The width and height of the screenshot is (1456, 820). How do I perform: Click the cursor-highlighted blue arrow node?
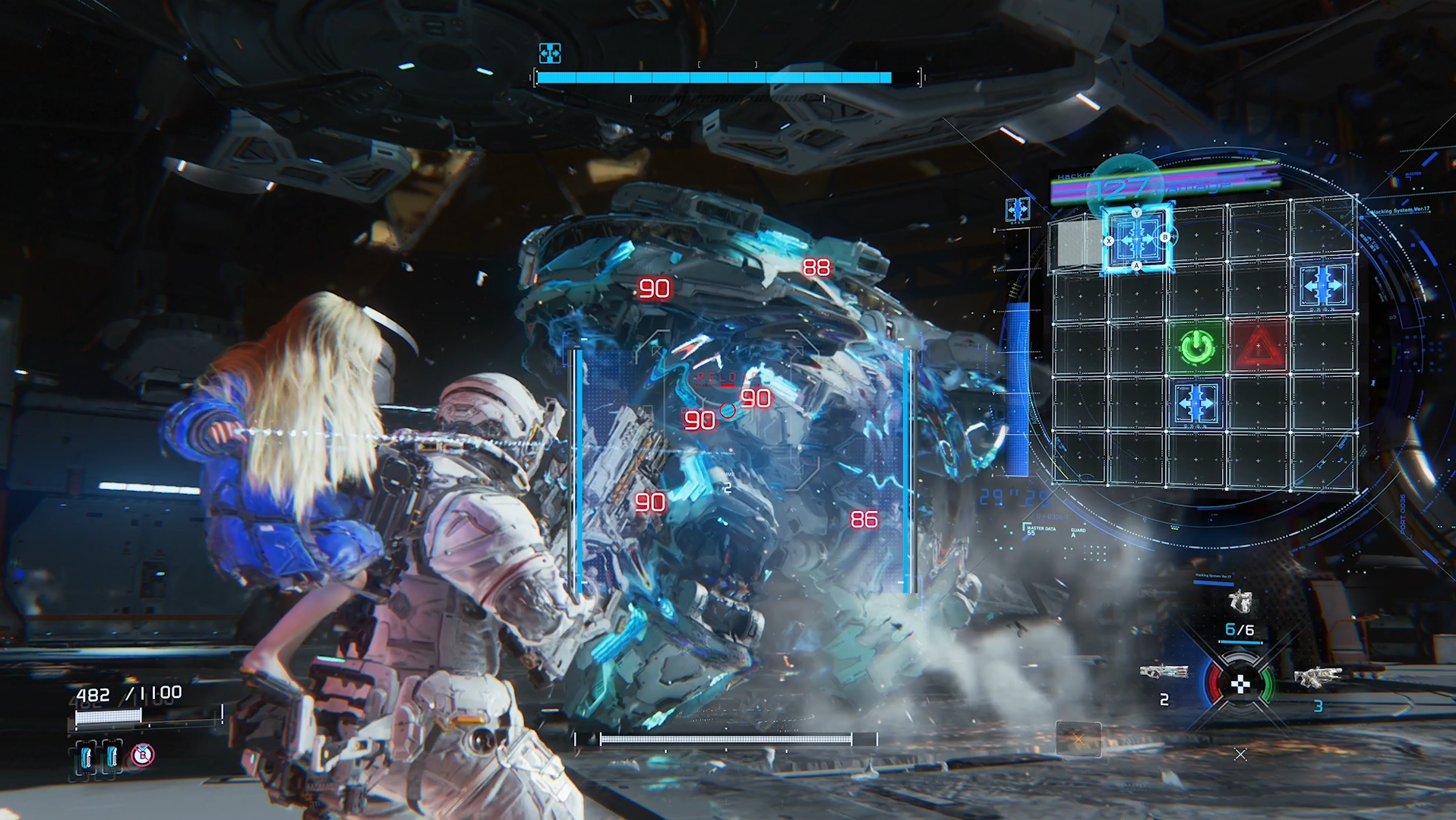point(1137,239)
